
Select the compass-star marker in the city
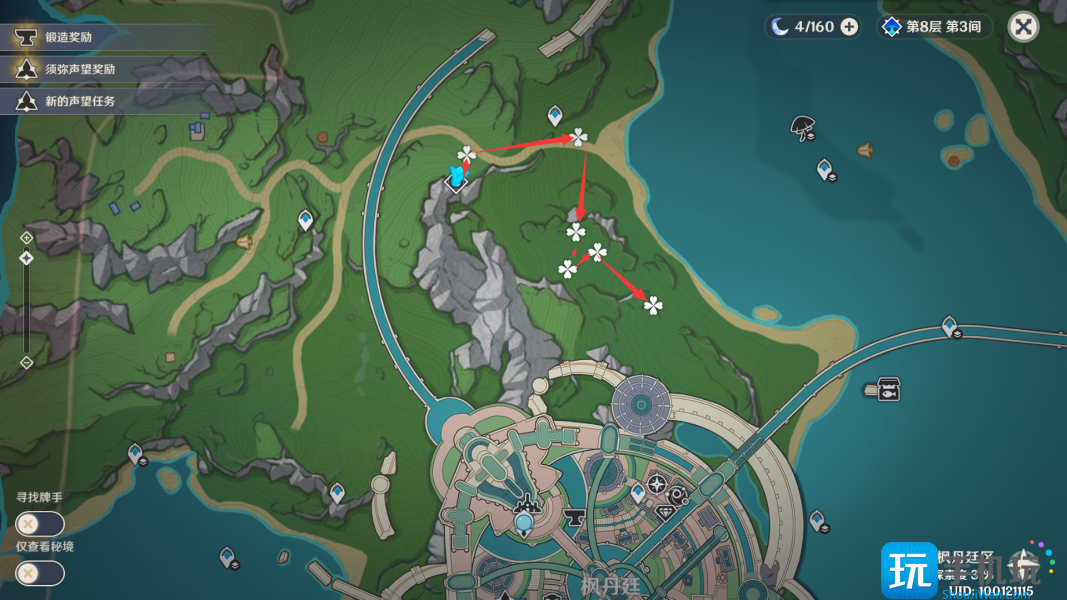657,485
